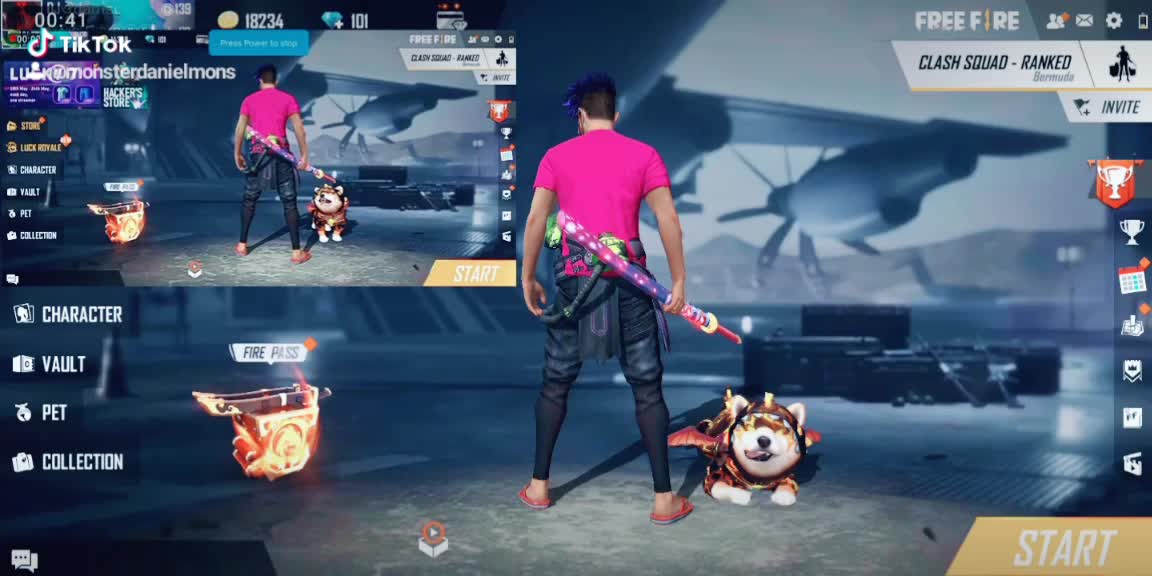Tap the large START button
The image size is (1152, 576).
[1063, 547]
